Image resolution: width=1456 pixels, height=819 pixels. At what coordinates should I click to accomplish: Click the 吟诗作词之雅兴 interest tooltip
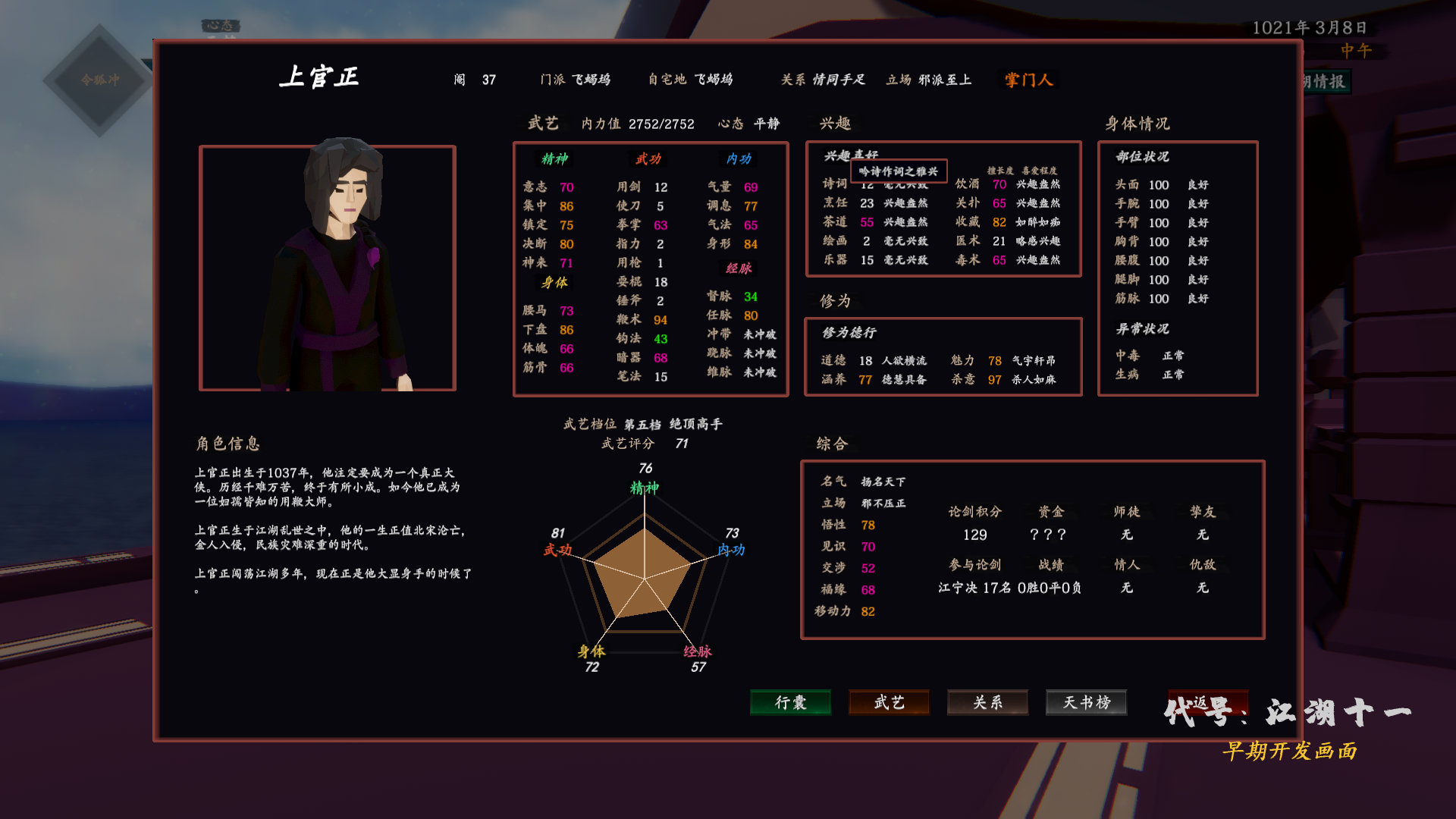point(899,171)
